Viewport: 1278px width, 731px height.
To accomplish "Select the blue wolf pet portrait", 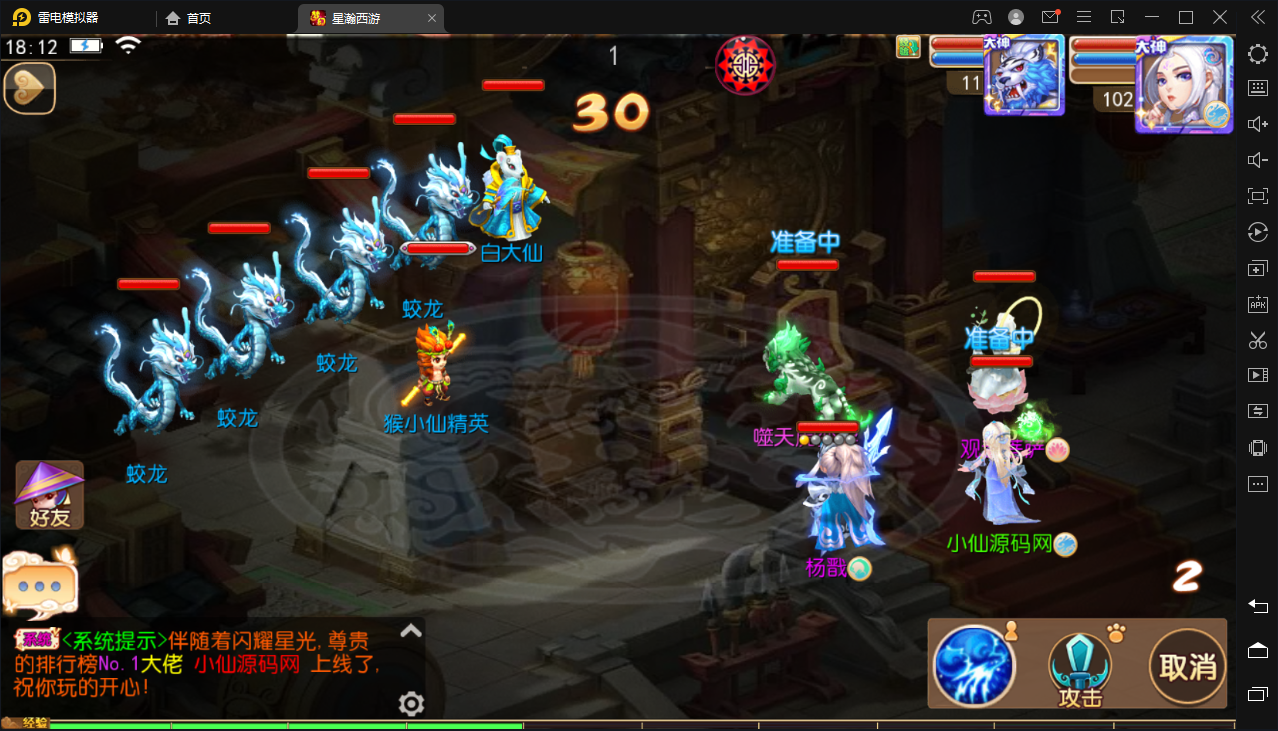I will click(1023, 75).
